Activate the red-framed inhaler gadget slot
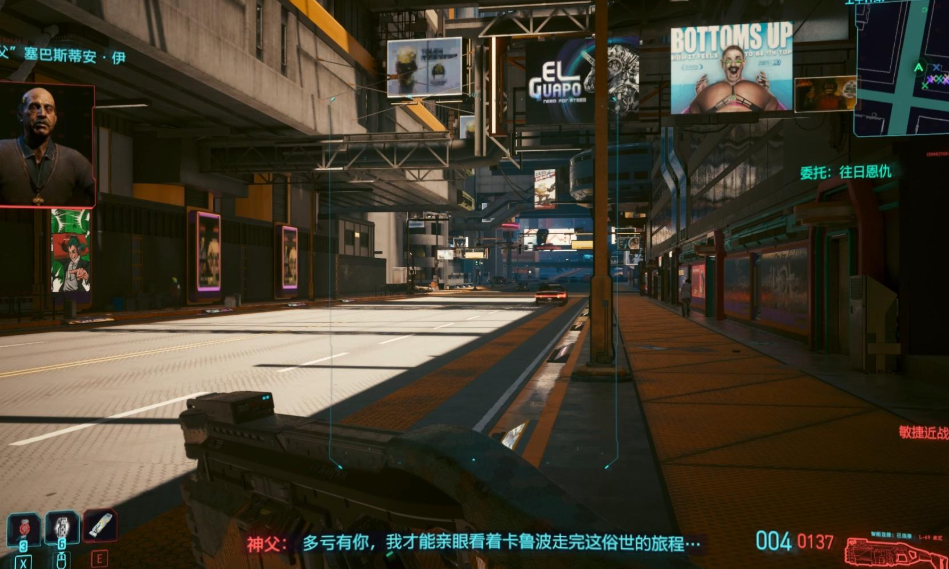This screenshot has width=949, height=569. [100, 525]
